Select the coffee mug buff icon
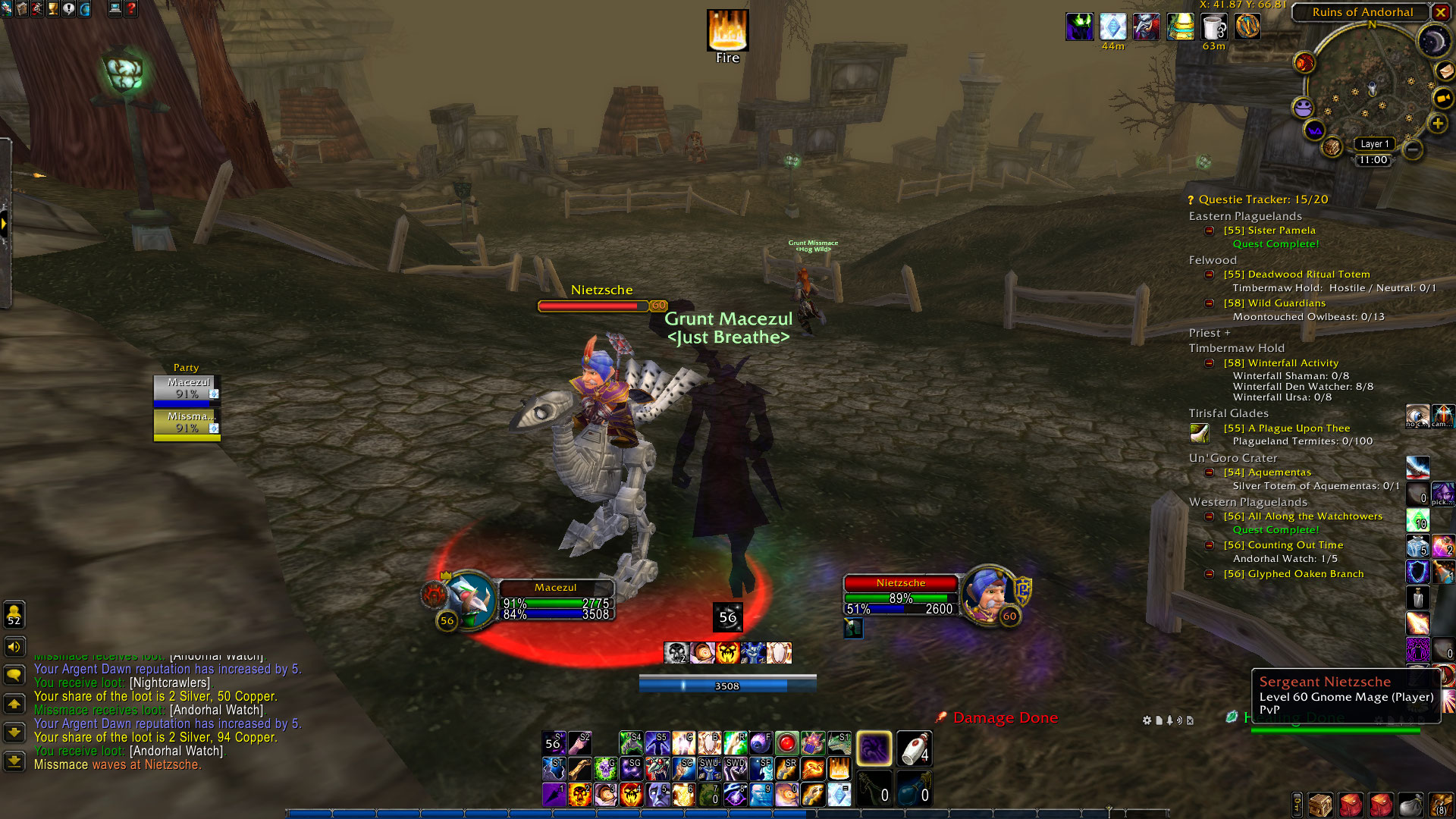 1213,27
